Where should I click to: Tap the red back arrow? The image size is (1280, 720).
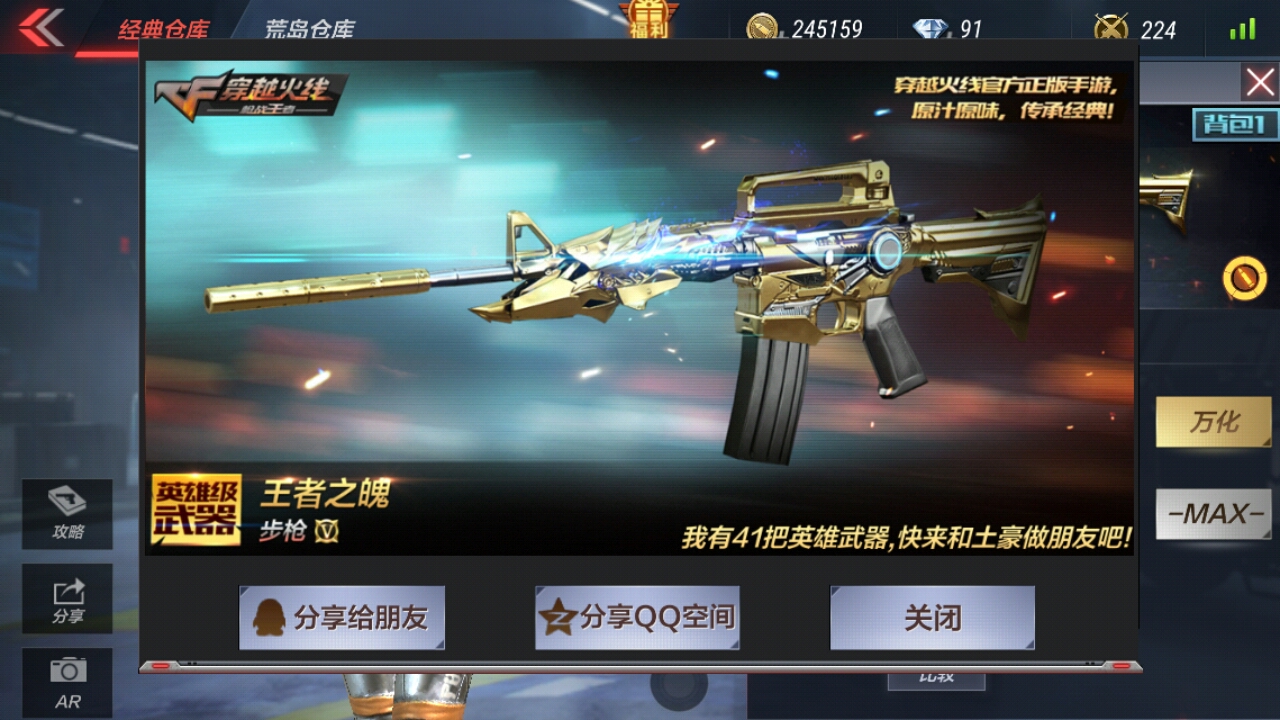pyautogui.click(x=40, y=28)
